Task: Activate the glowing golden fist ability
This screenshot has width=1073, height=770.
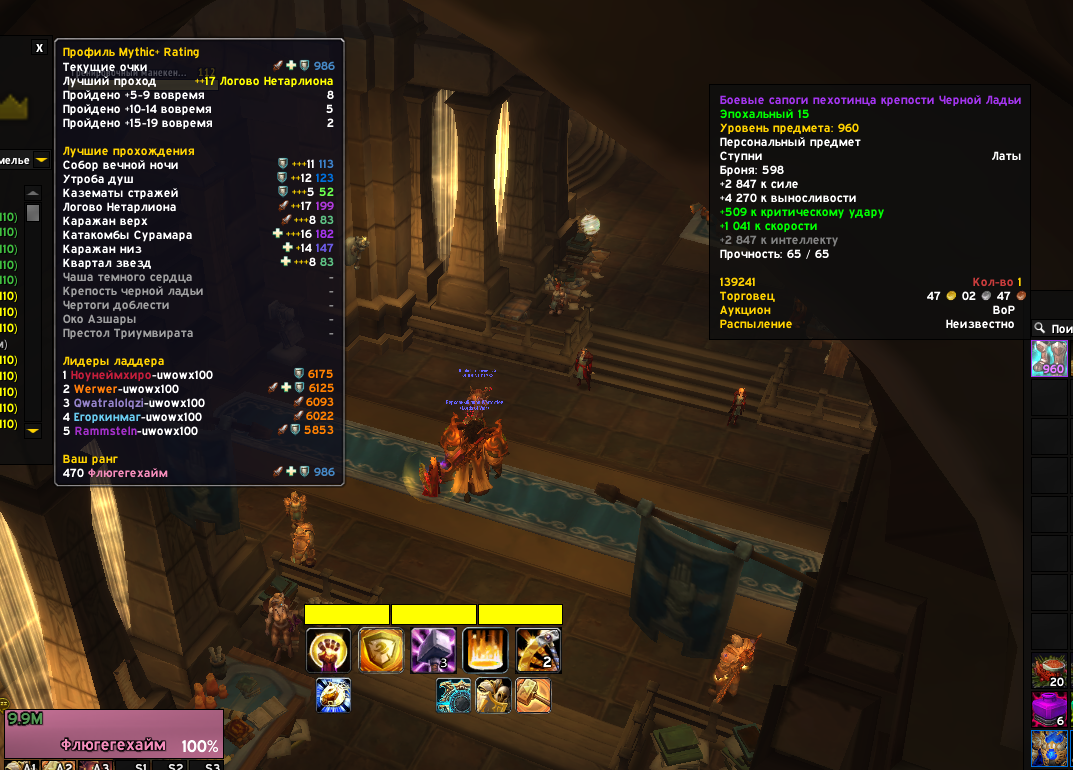Action: (x=328, y=650)
